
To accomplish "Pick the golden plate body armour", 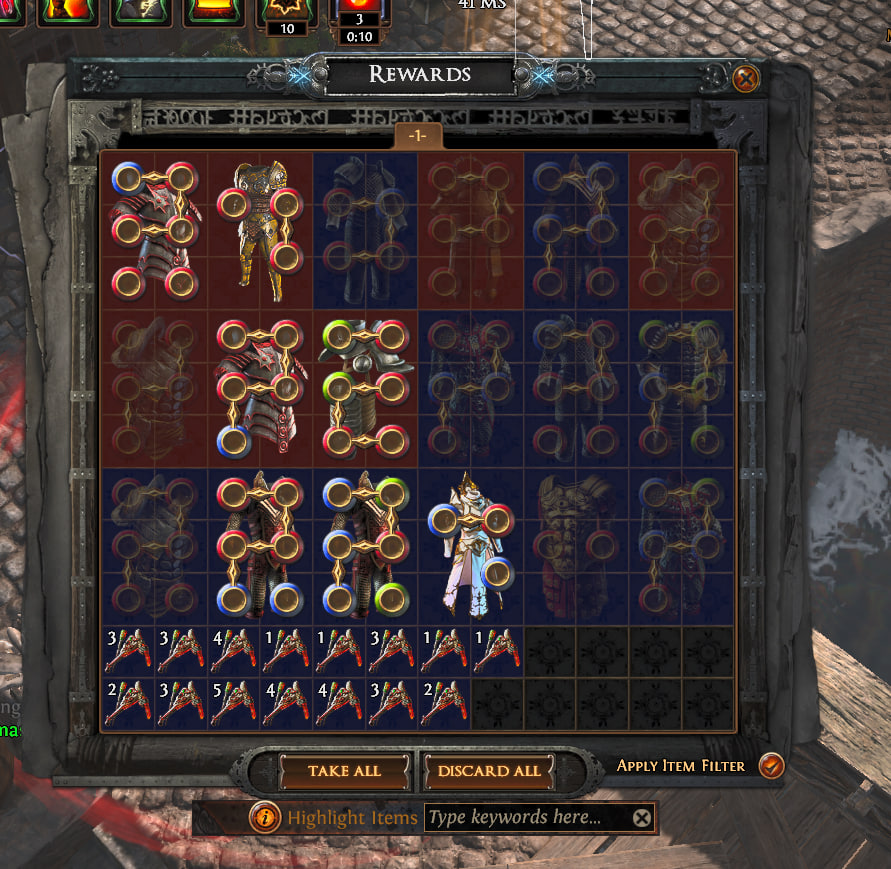I will pyautogui.click(x=261, y=231).
